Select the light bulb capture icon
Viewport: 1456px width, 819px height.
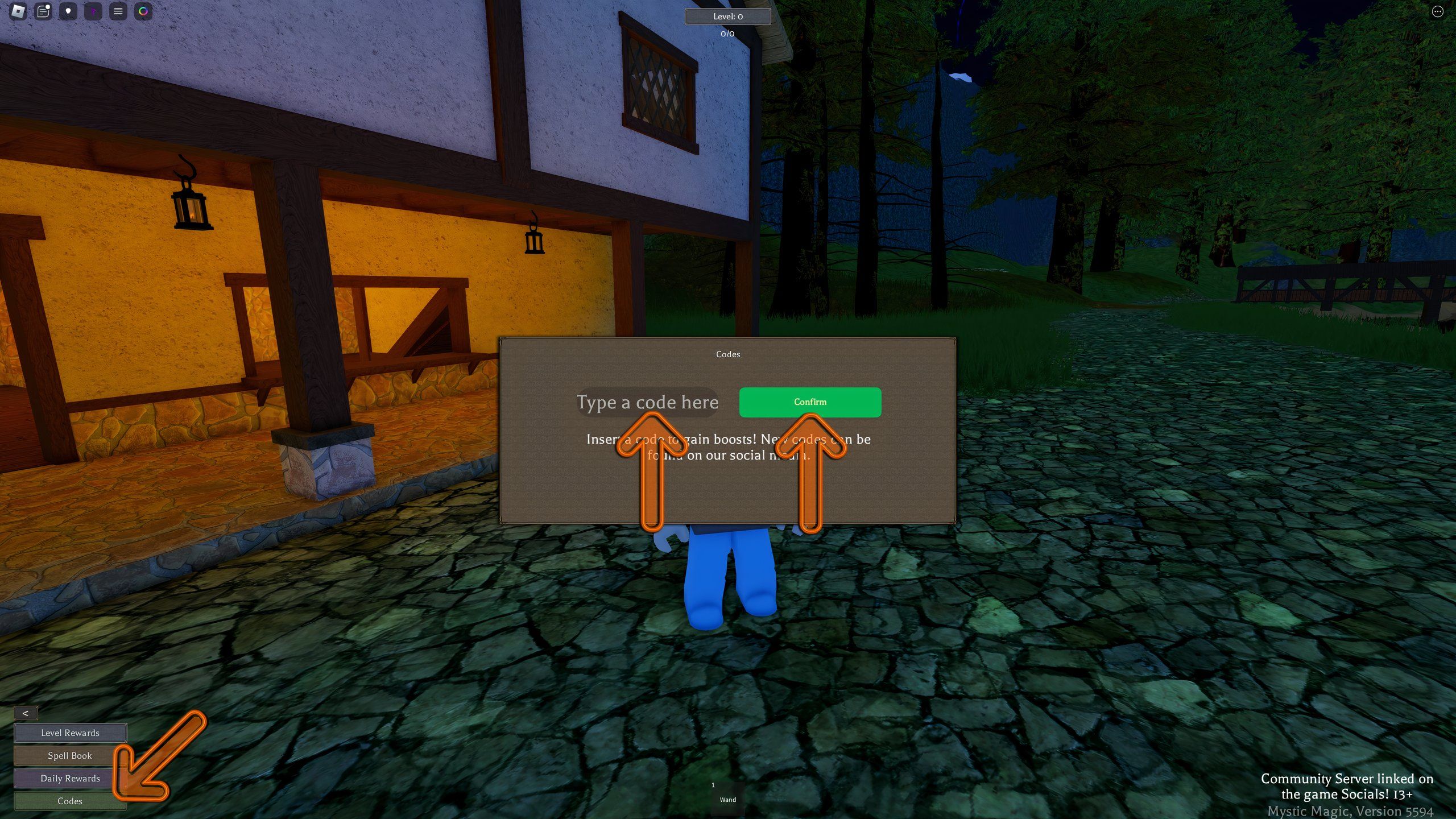pos(68,11)
